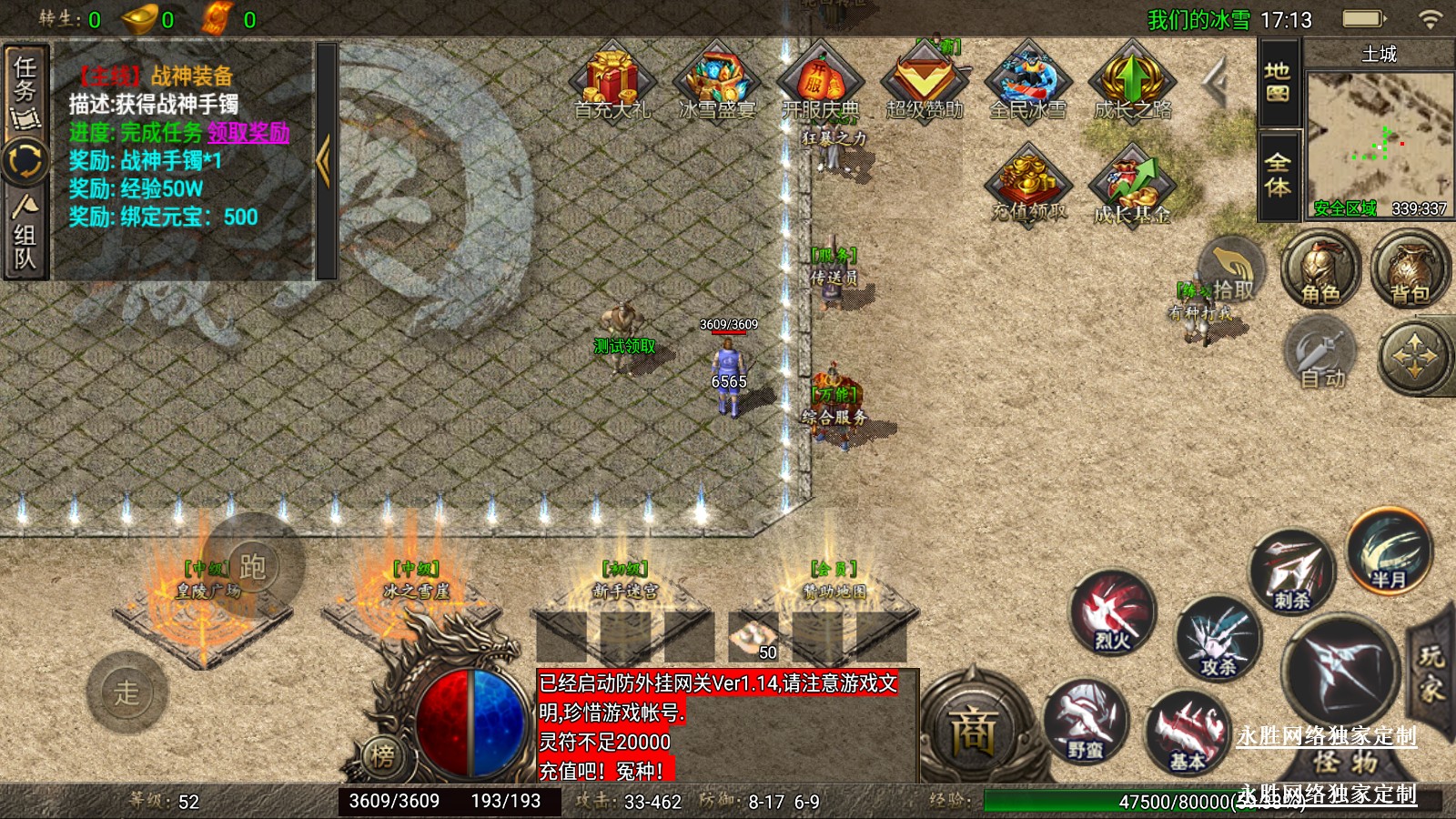Screen dimensions: 1456x819
Task: Use the 半月 half-moon skill
Action: coord(1389,552)
